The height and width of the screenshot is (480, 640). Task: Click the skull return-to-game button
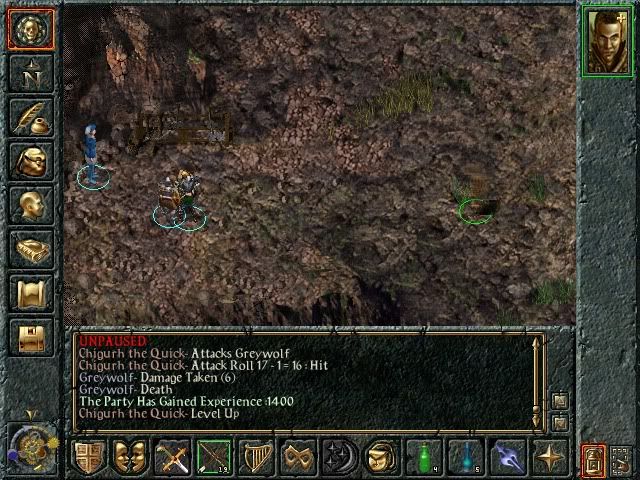[29, 29]
